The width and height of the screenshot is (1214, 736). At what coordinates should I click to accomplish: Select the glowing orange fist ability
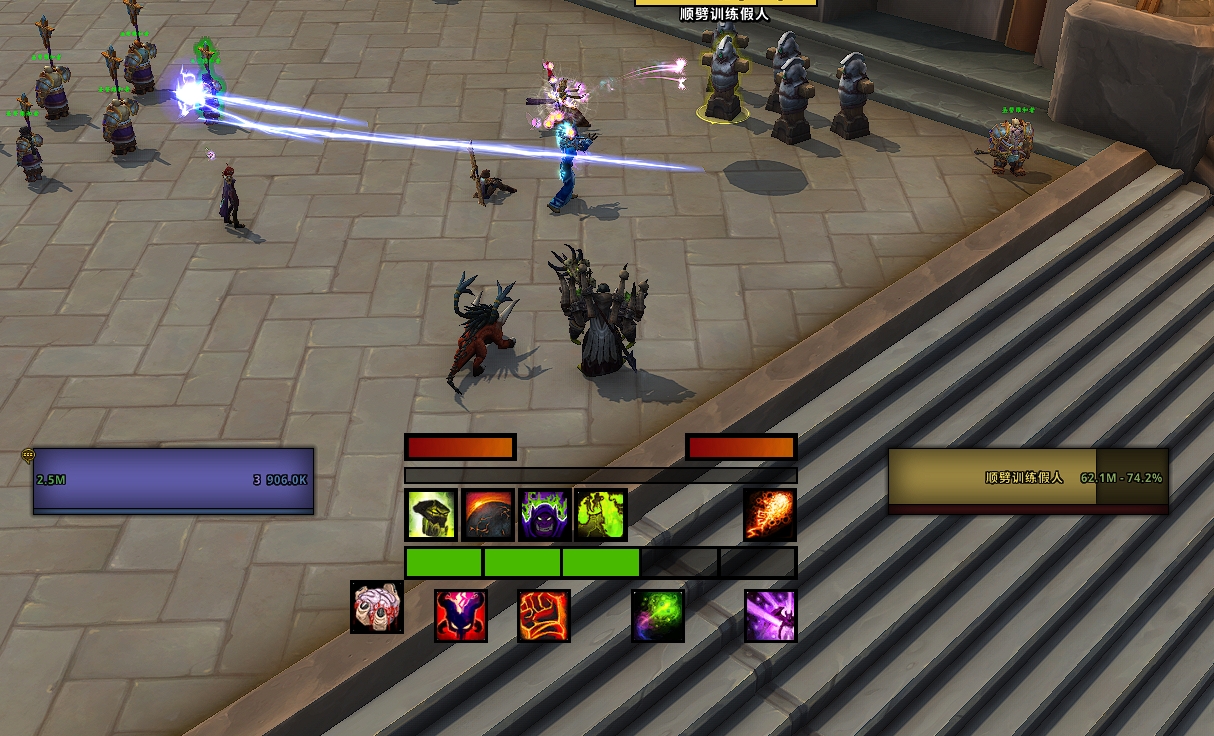(x=544, y=615)
